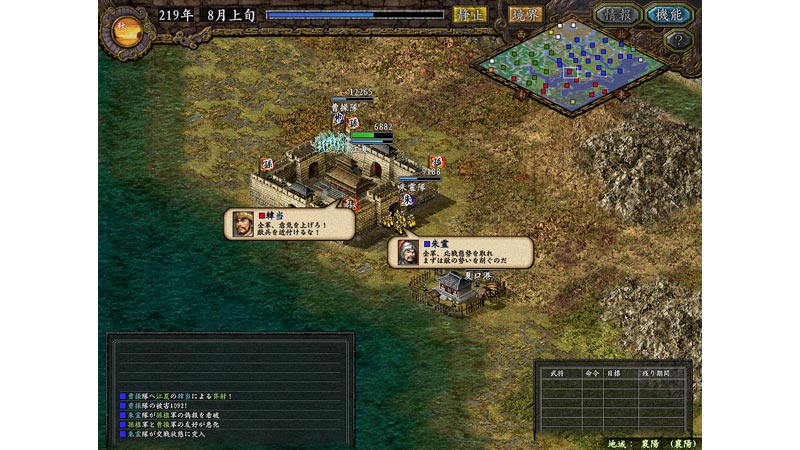Click the 静止 pause button

[x=470, y=15]
